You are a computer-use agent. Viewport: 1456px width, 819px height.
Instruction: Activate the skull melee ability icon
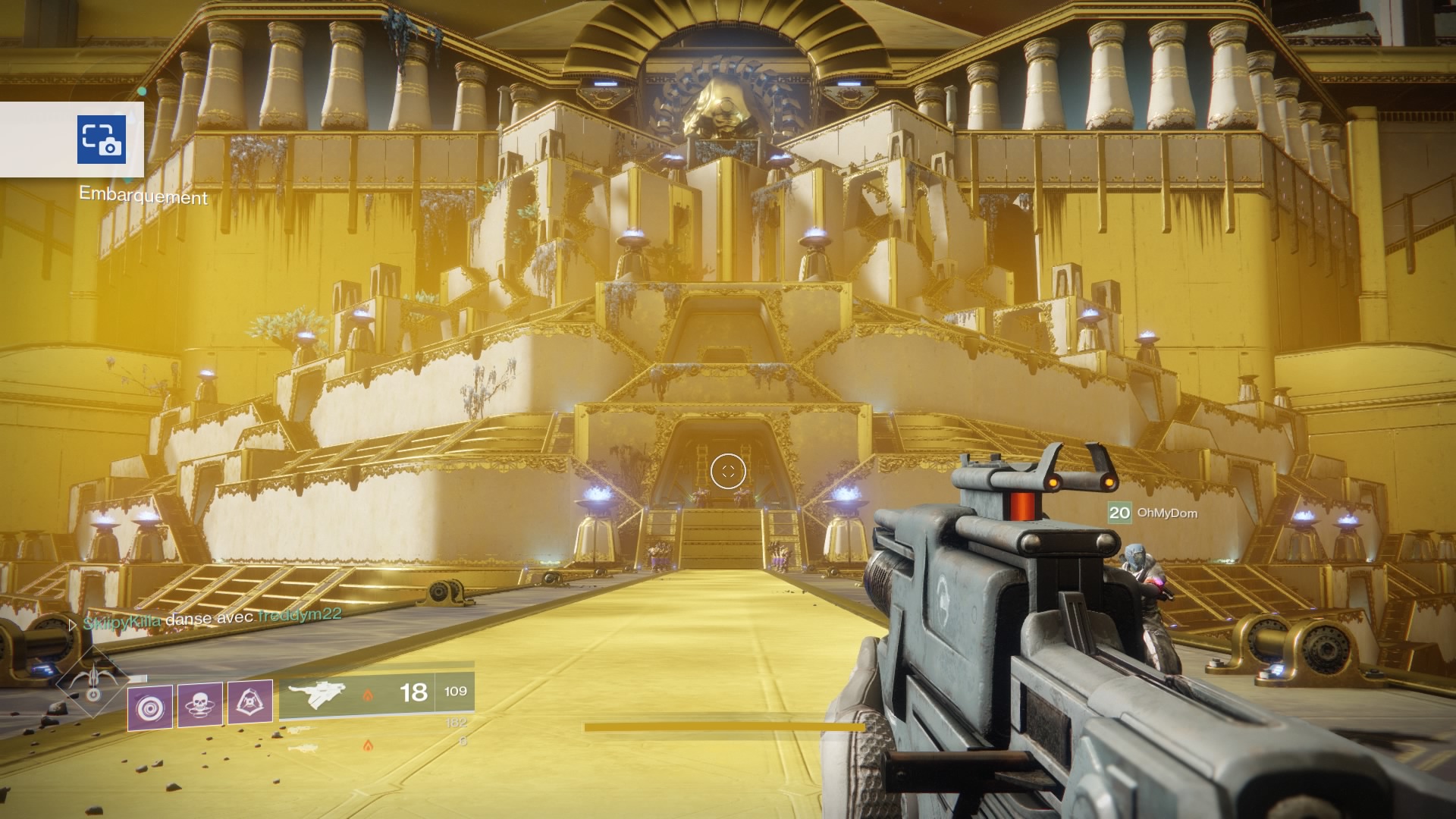coord(200,704)
